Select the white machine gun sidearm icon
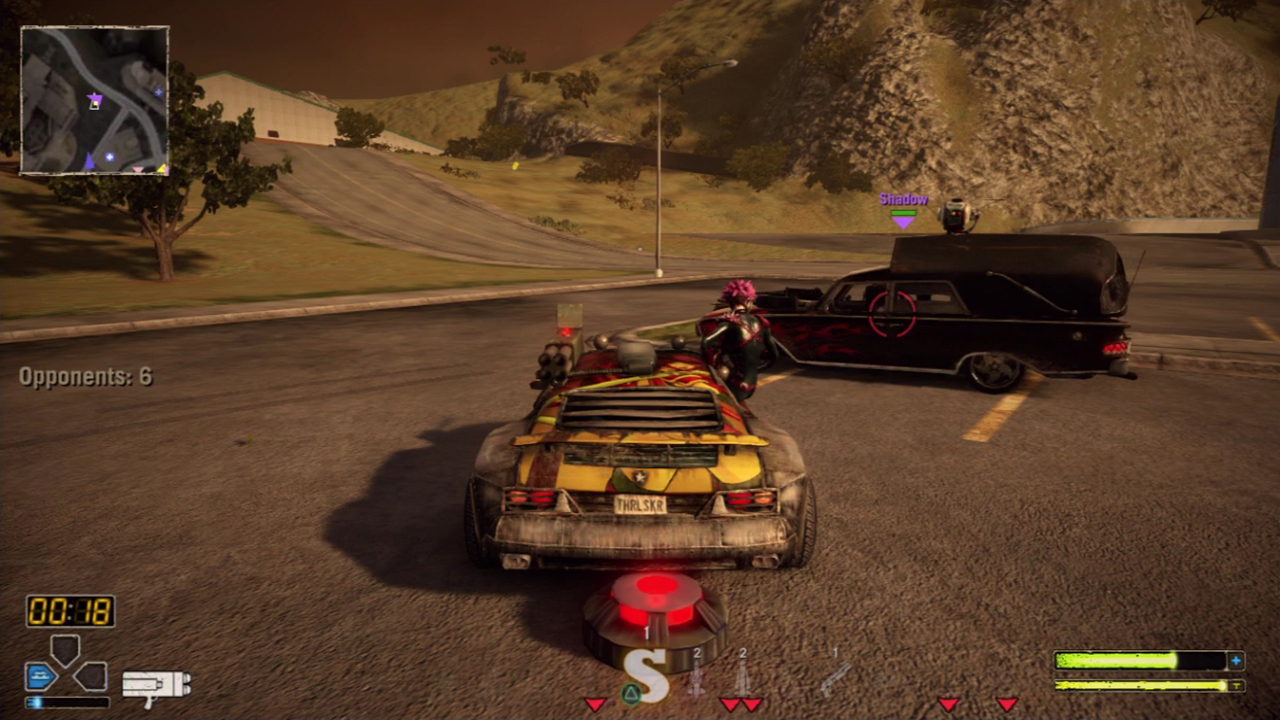Screen dimensions: 1280x720 coord(156,685)
